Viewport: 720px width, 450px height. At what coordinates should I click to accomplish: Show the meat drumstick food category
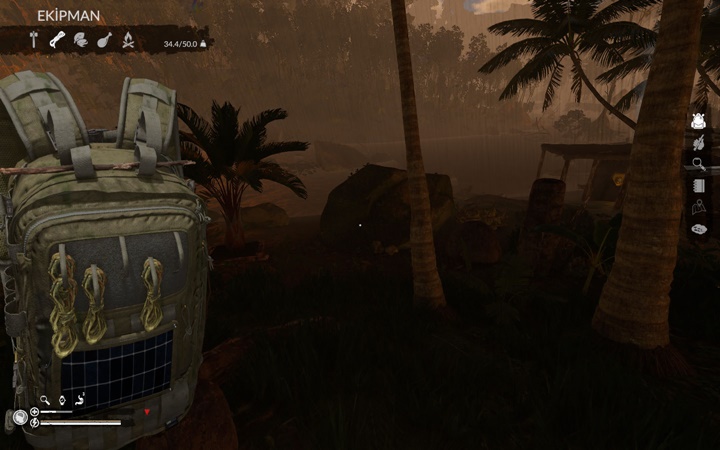point(104,40)
